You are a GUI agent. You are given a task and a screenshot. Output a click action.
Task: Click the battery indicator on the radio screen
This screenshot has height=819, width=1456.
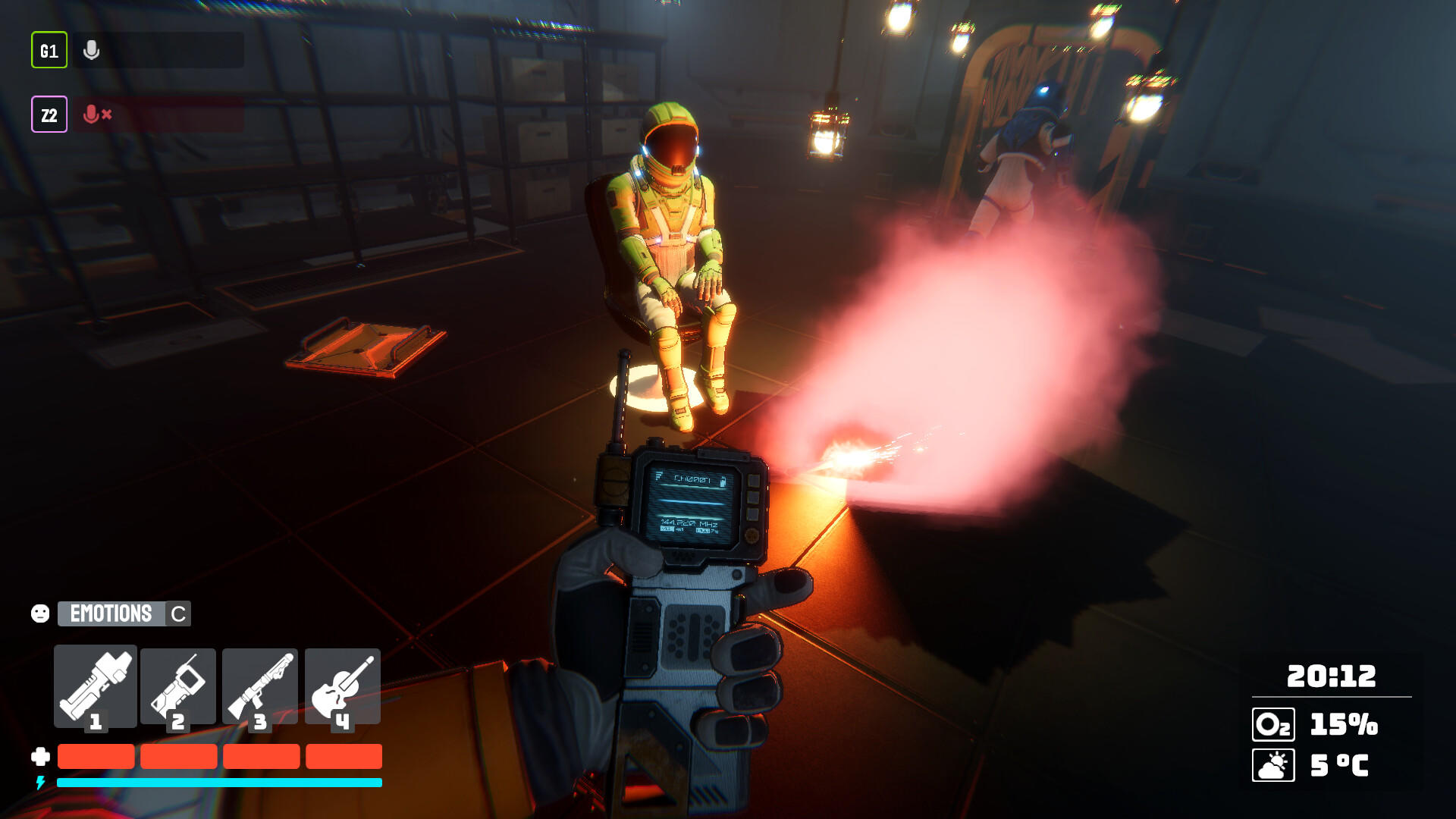pyautogui.click(x=722, y=482)
